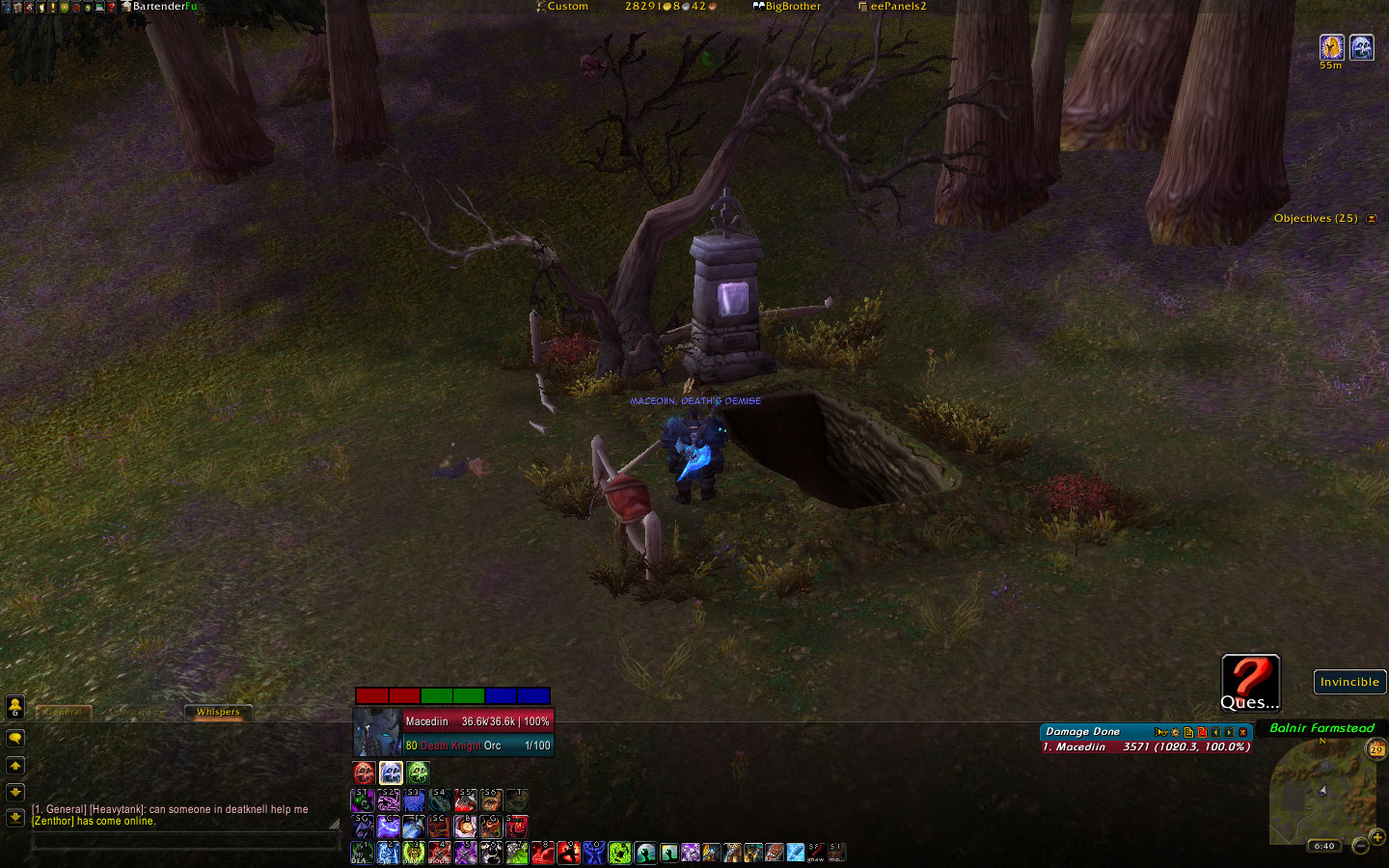
Task: Switch to Unholy Presence green skull stance
Action: click(418, 773)
